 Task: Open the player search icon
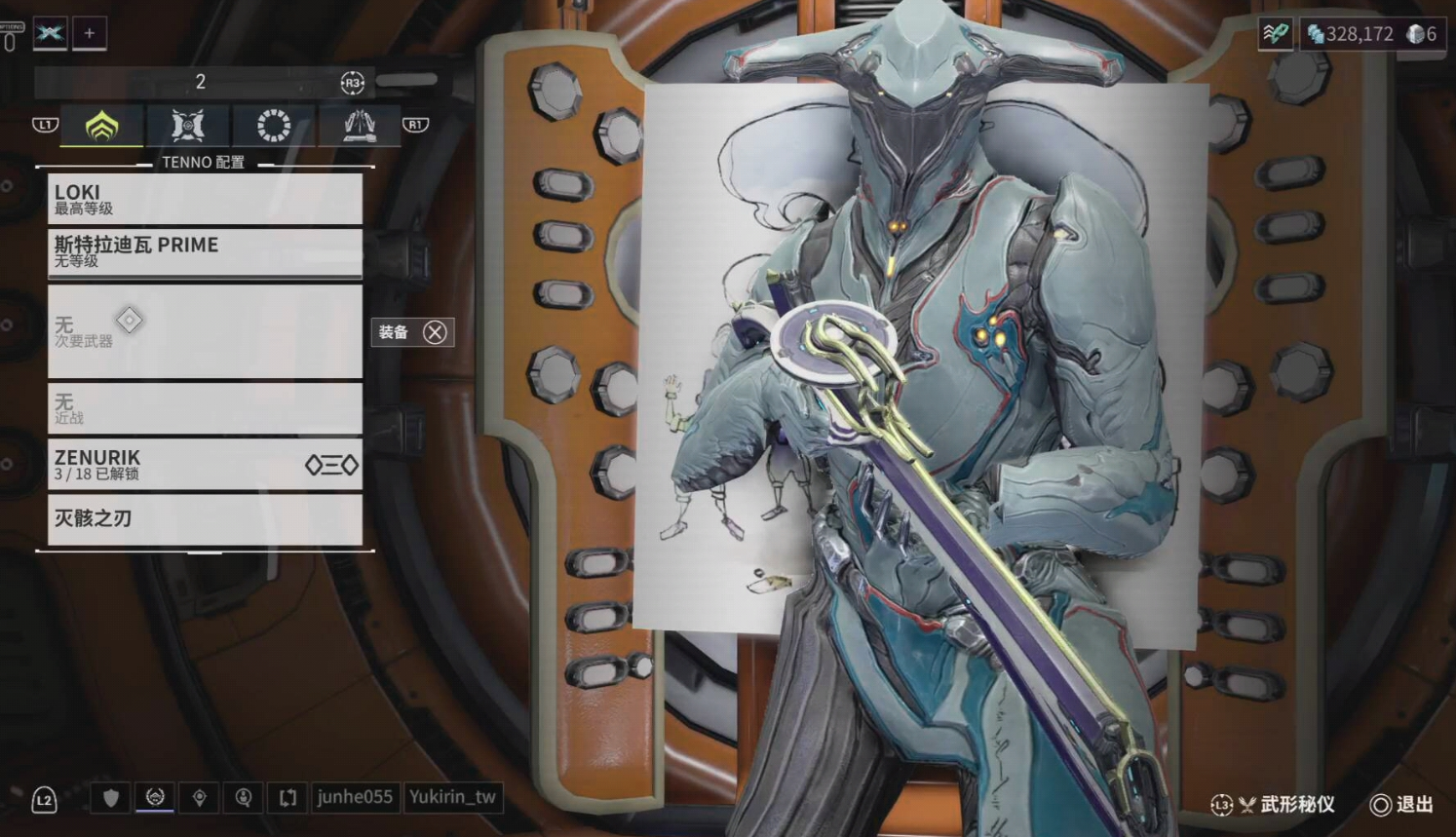[x=244, y=798]
